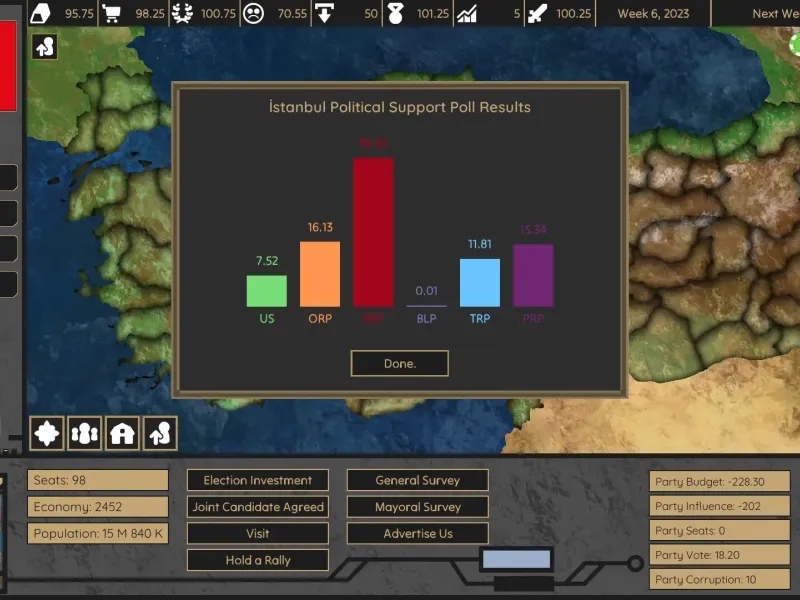Open the four-pointed compass star icon

tap(47, 433)
